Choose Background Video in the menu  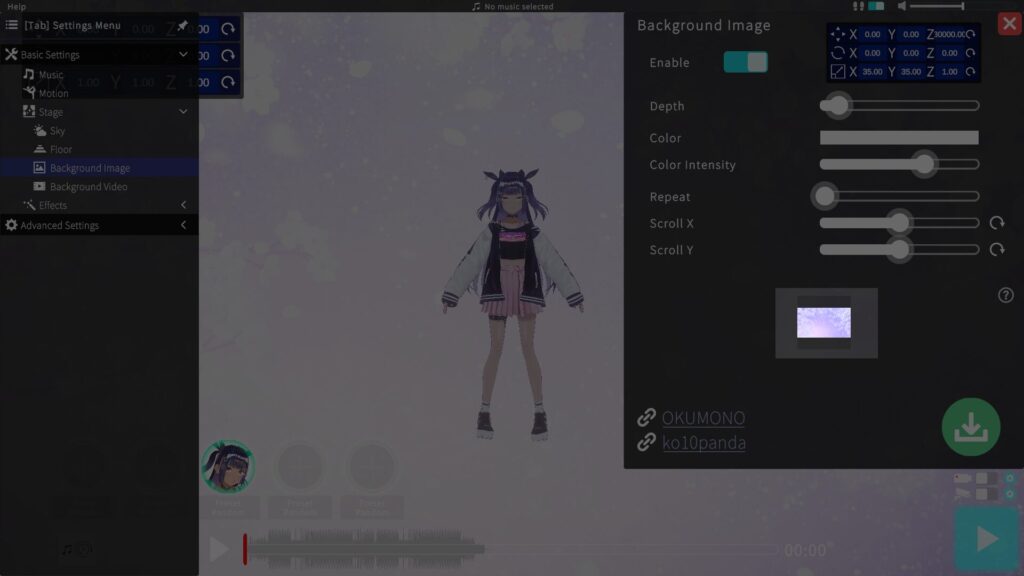click(88, 187)
